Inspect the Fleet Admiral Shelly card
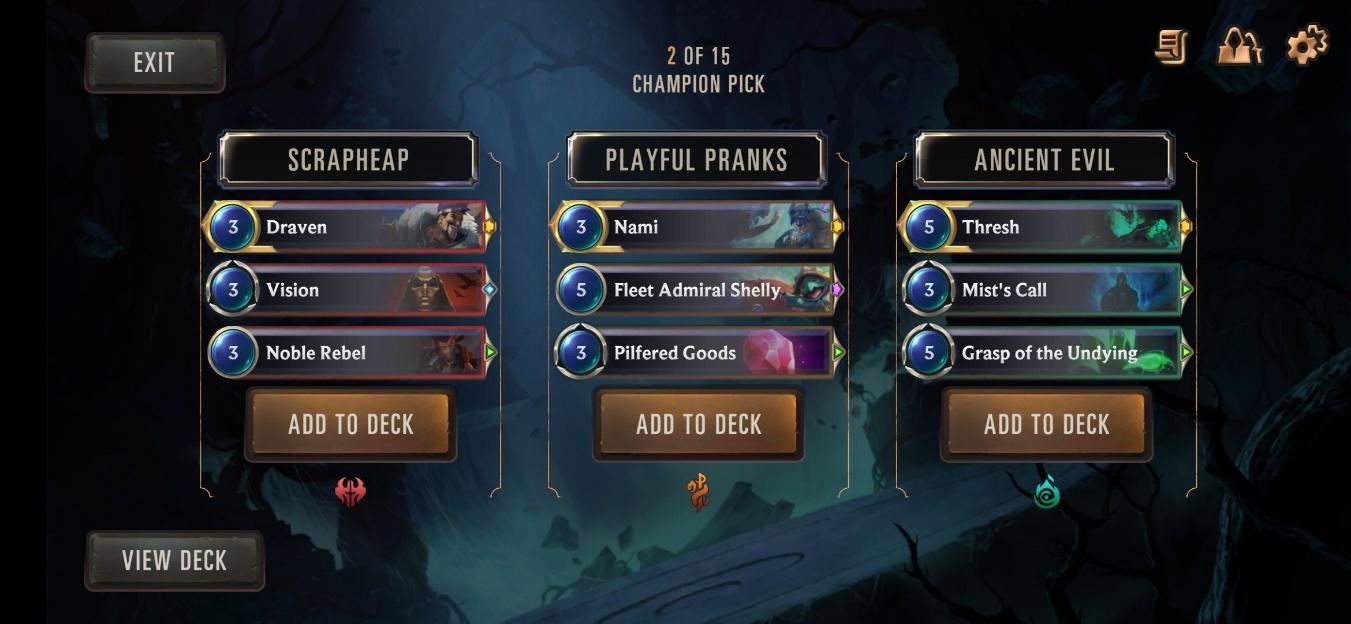This screenshot has width=1351, height=624. point(696,290)
